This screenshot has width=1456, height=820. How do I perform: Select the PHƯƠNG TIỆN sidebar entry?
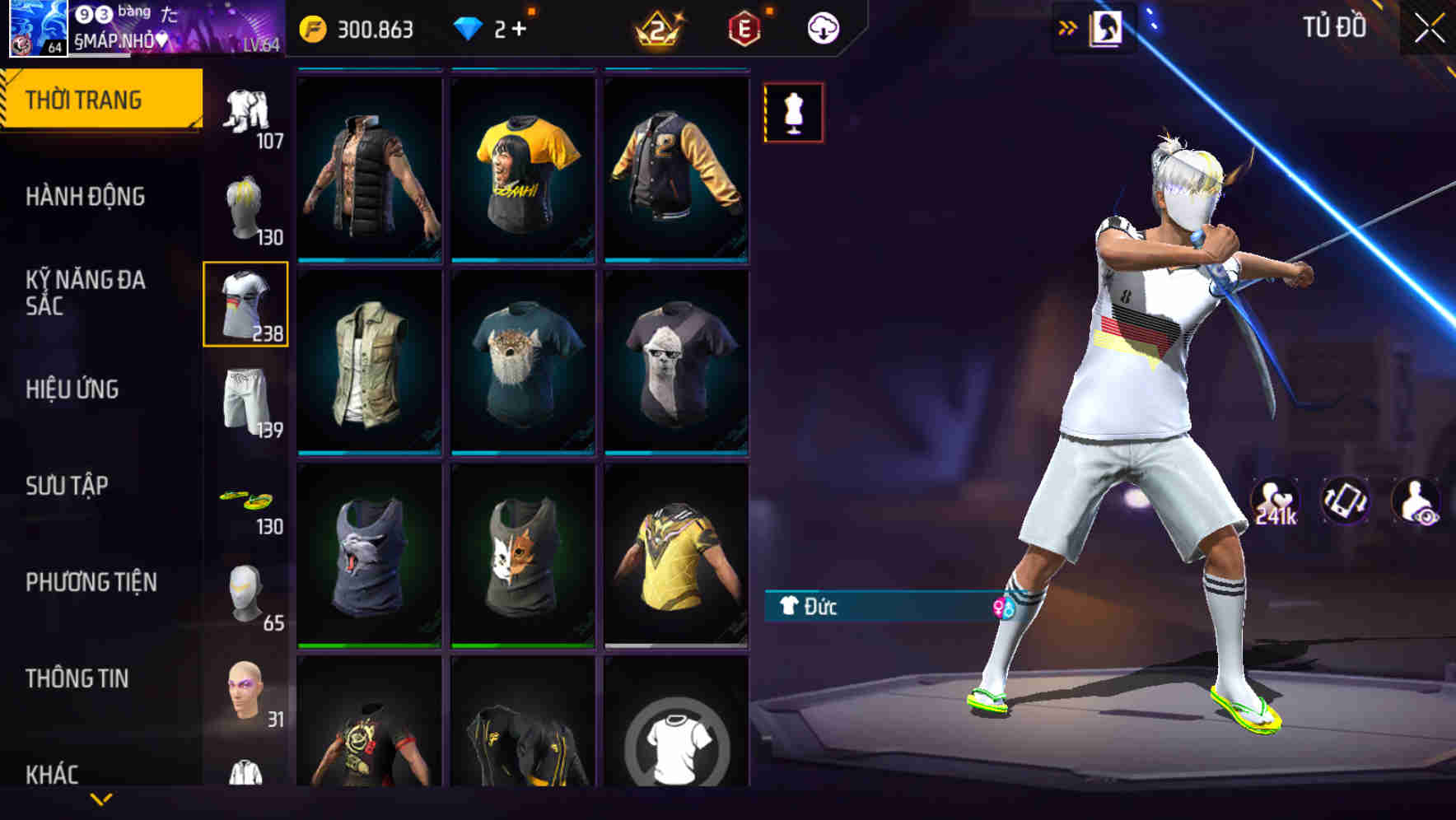tap(91, 581)
